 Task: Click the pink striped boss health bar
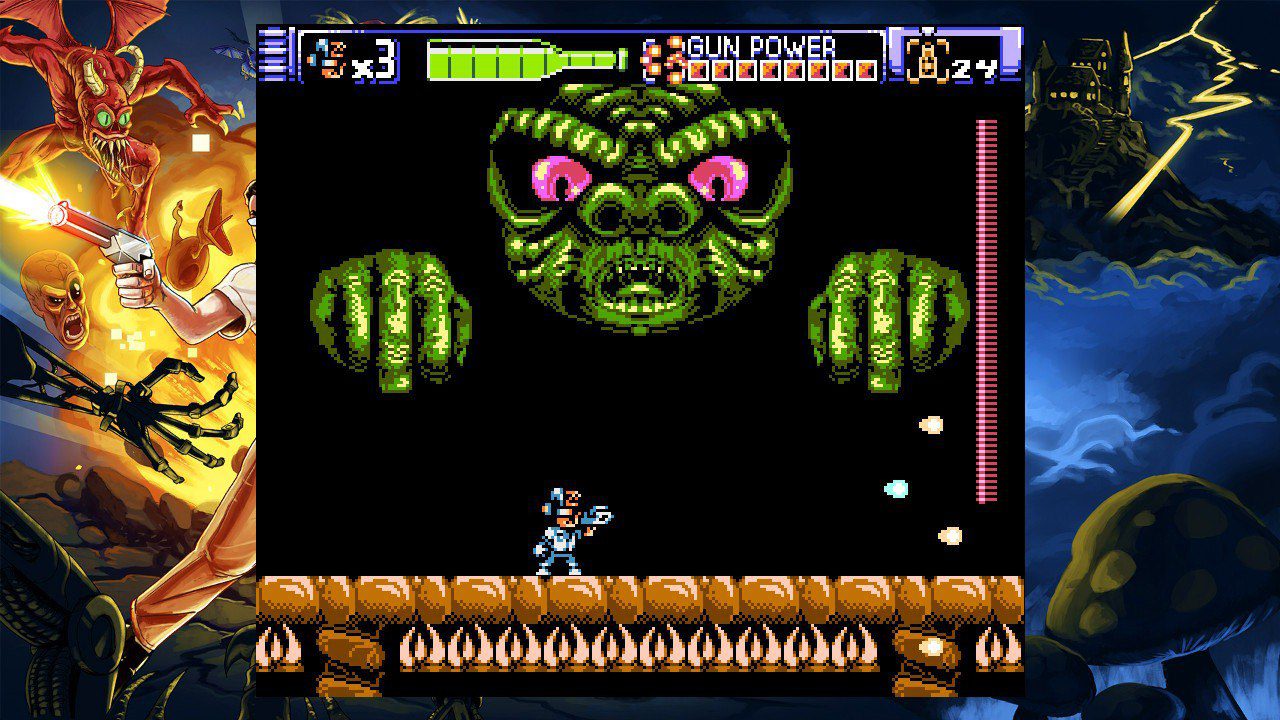(x=985, y=300)
